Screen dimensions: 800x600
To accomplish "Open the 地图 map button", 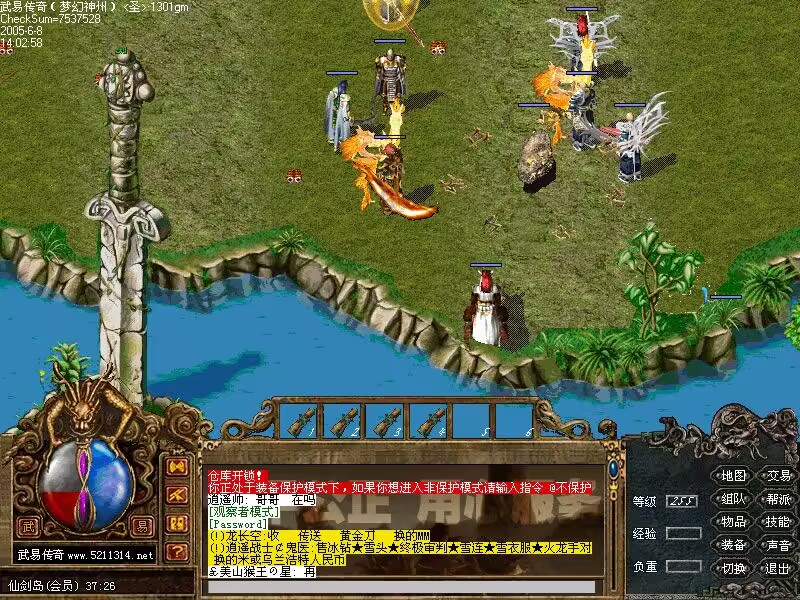I will pyautogui.click(x=734, y=475).
